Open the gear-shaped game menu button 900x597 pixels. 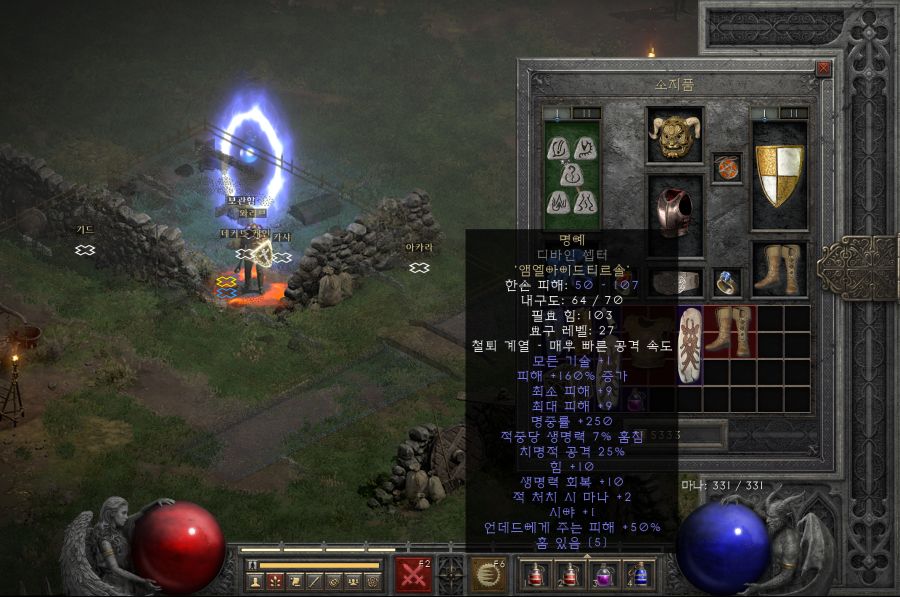tap(372, 581)
